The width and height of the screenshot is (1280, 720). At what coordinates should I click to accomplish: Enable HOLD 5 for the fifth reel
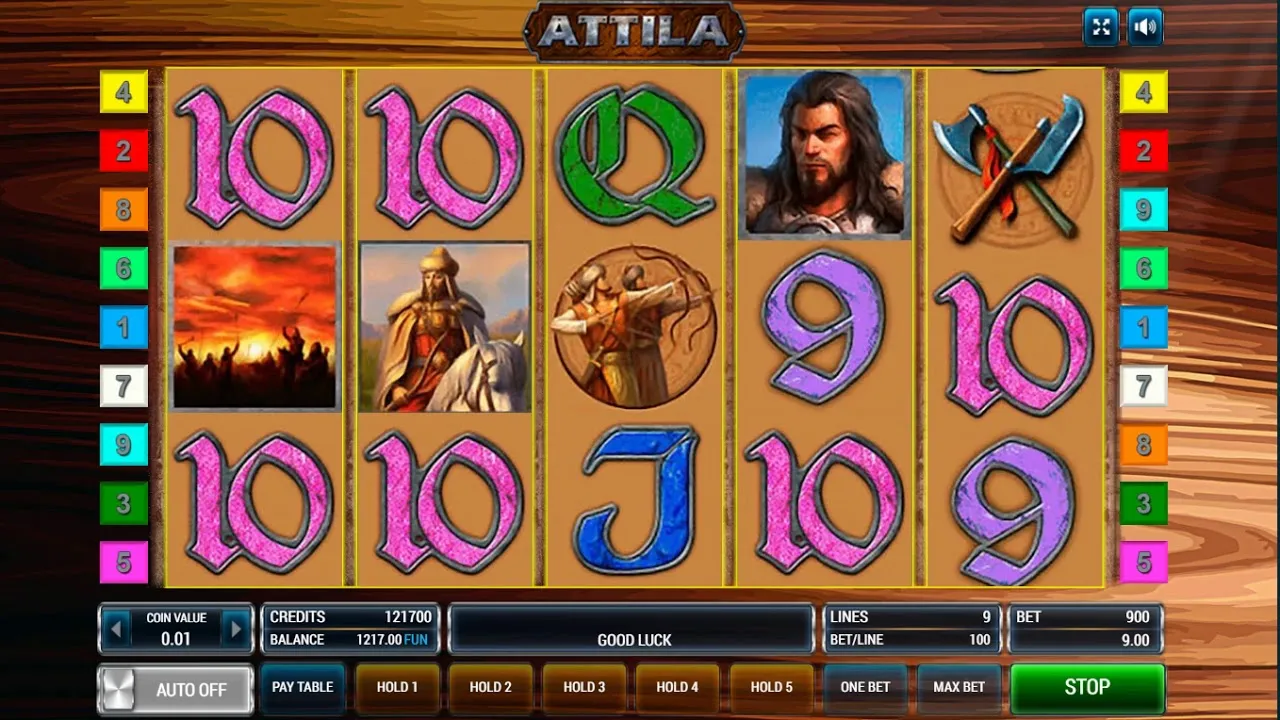[x=772, y=688]
